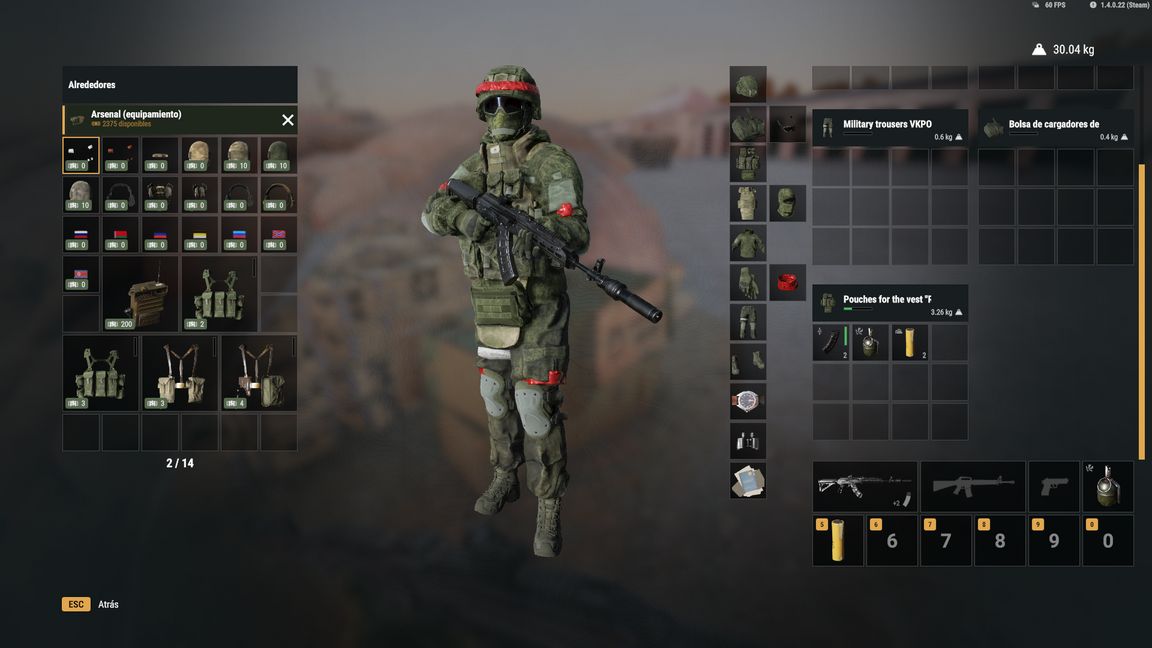Pick the Russian flag patch in arsenal
The width and height of the screenshot is (1152, 648).
(x=81, y=235)
